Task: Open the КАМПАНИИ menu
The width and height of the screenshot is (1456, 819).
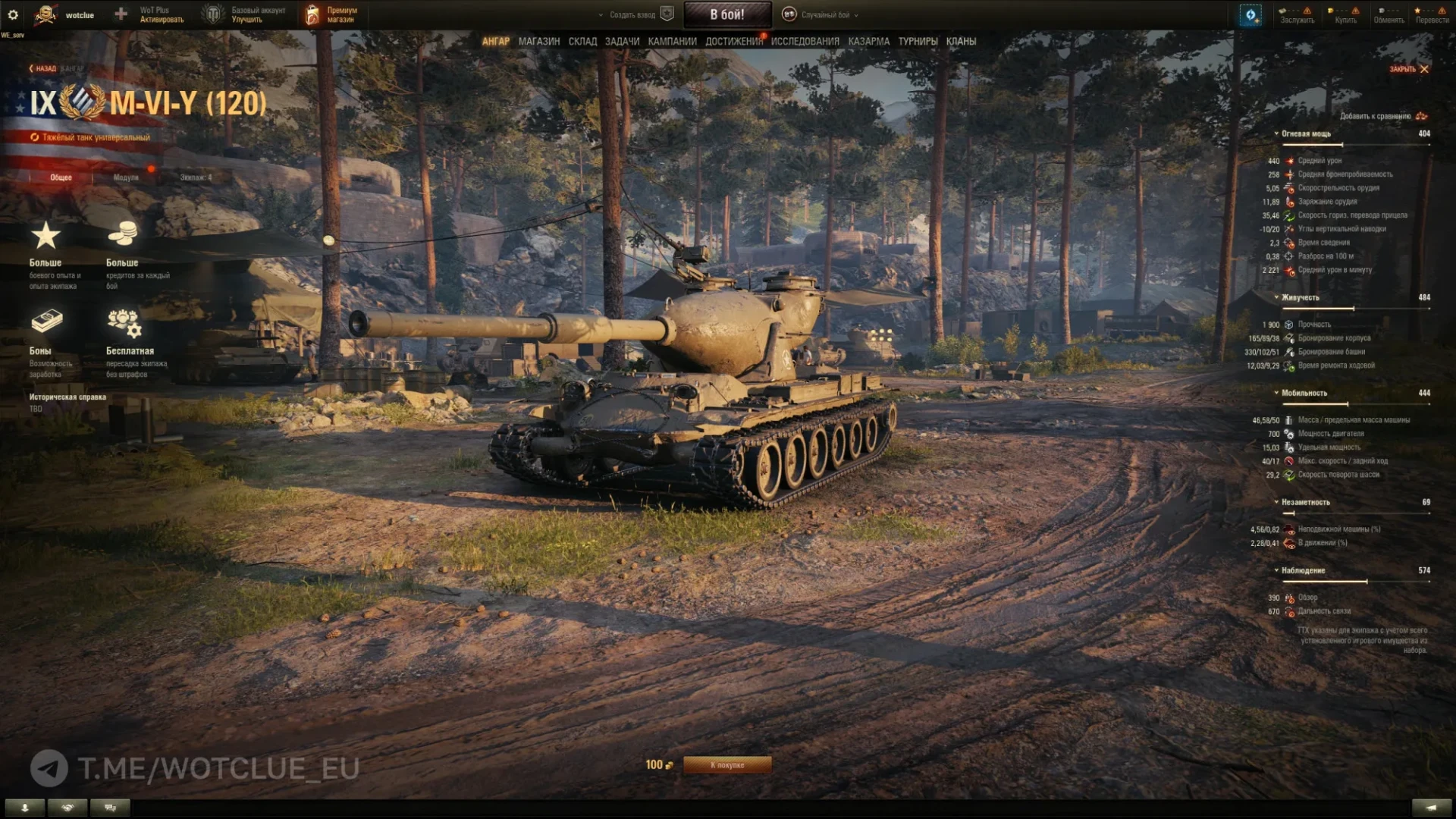Action: (x=672, y=42)
